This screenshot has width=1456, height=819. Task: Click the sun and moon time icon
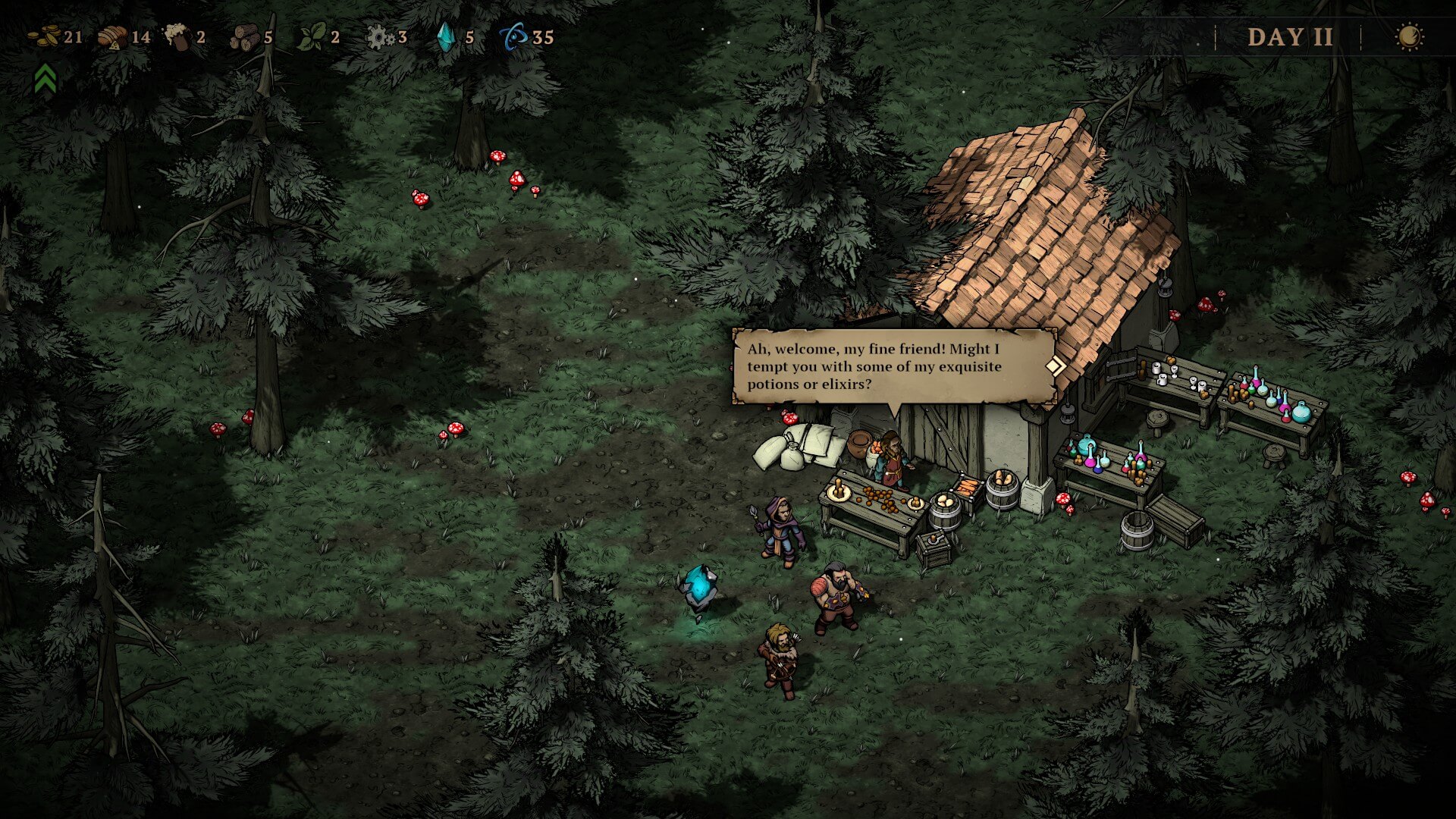[x=1409, y=37]
